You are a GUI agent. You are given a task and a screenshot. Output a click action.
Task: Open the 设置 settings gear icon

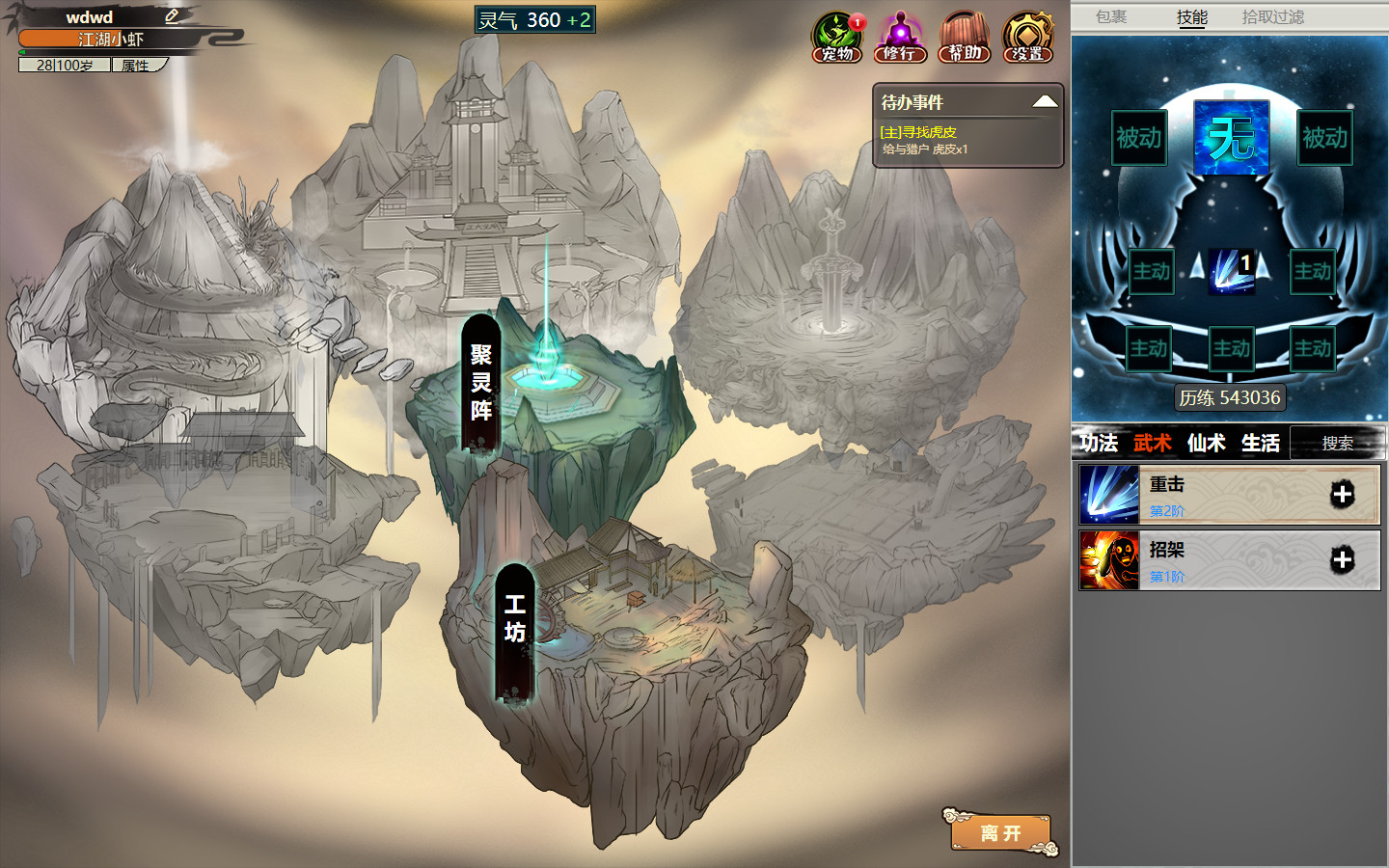[1026, 36]
